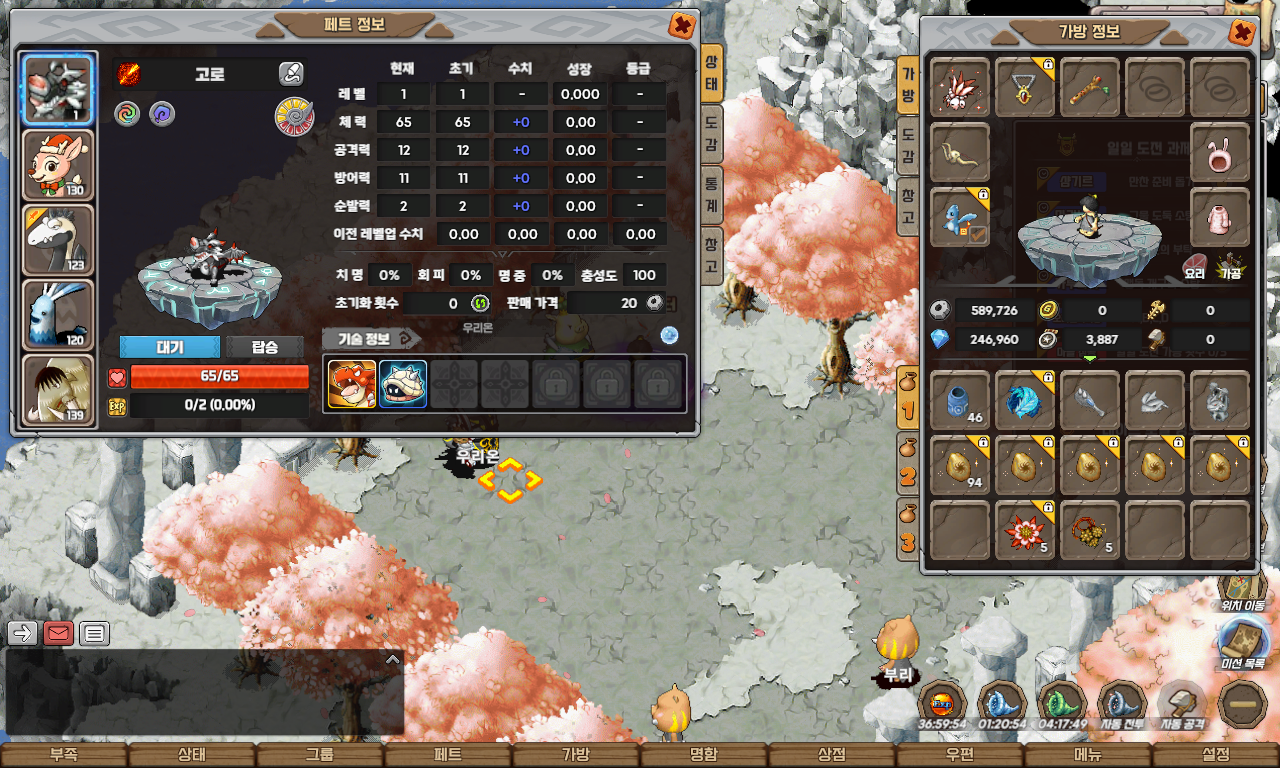Set pet to 대기 standby
This screenshot has height=768, width=1280.
click(x=169, y=347)
